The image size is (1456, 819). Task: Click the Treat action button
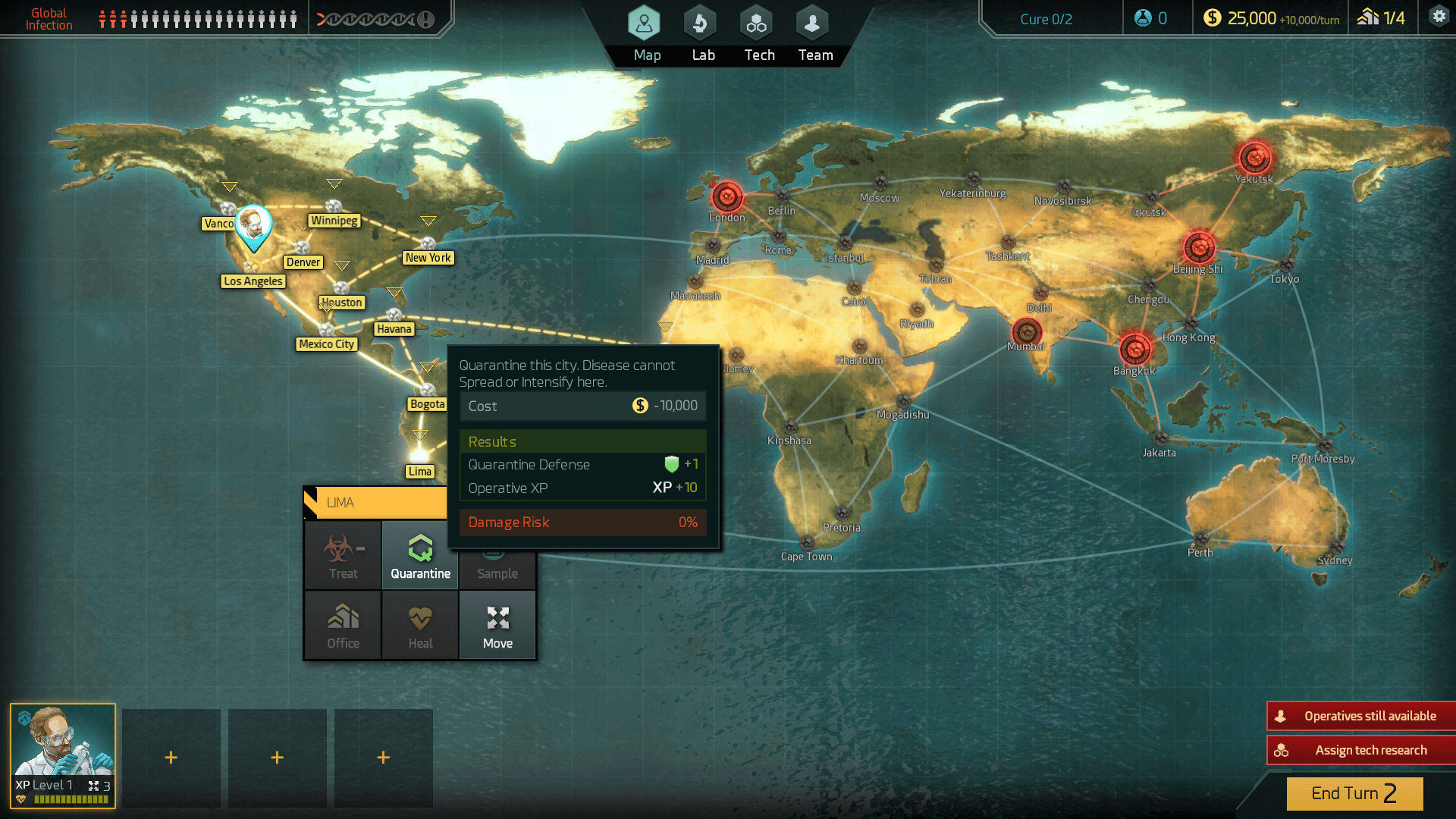point(343,556)
